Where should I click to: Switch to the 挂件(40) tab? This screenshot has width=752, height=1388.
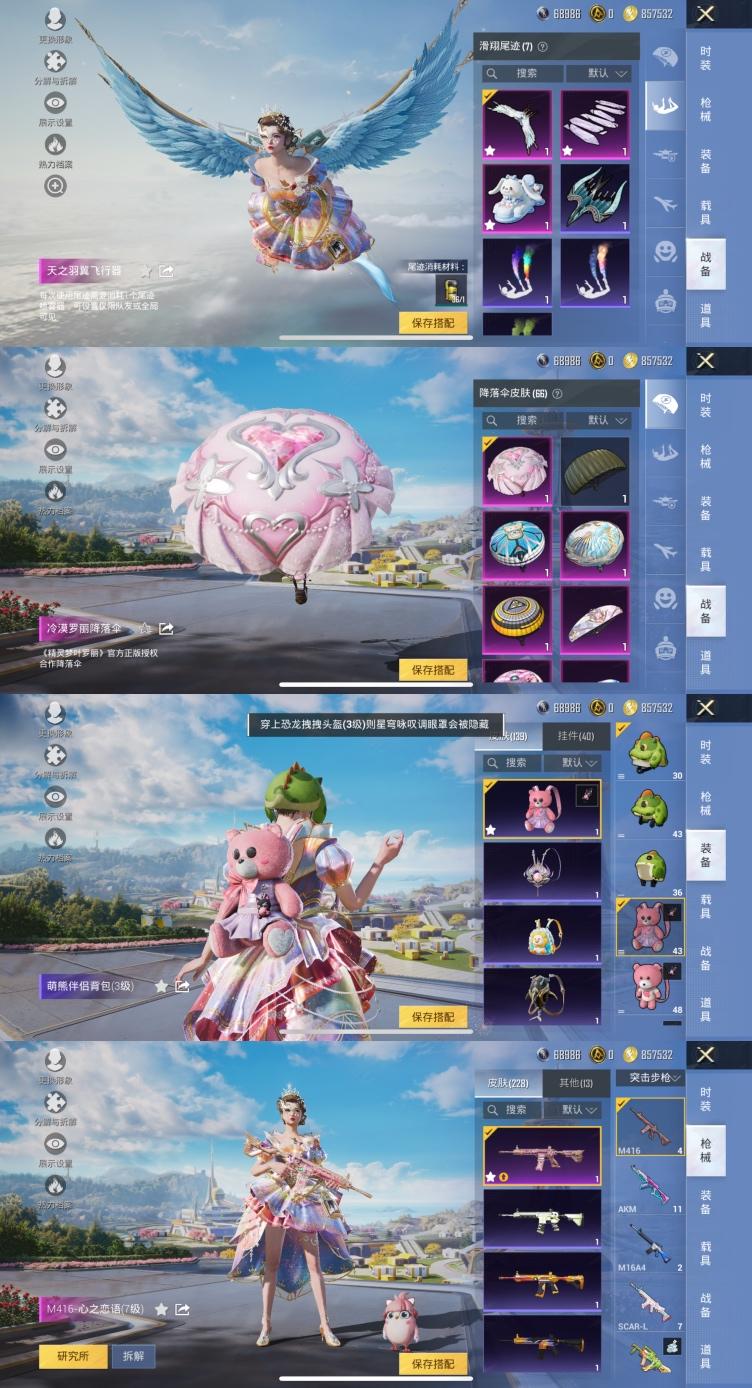click(x=575, y=736)
